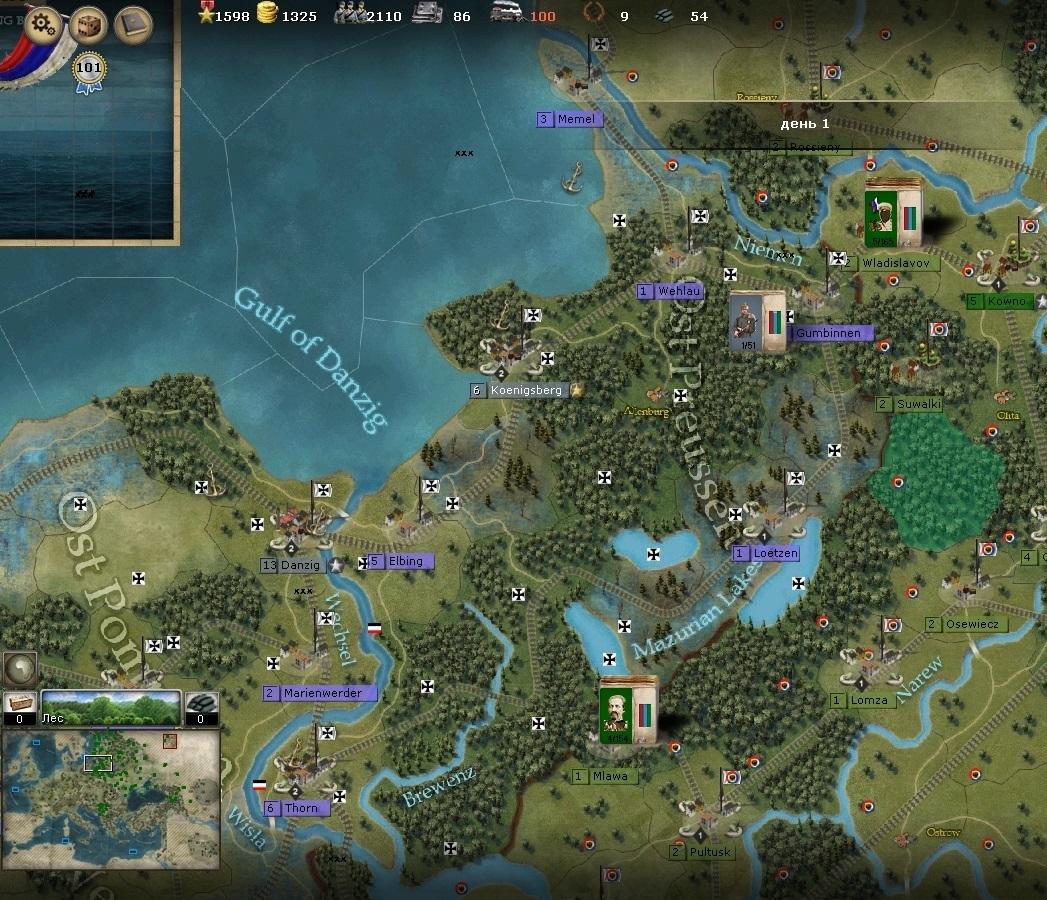
Task: Open the gear settings menu
Action: (44, 24)
